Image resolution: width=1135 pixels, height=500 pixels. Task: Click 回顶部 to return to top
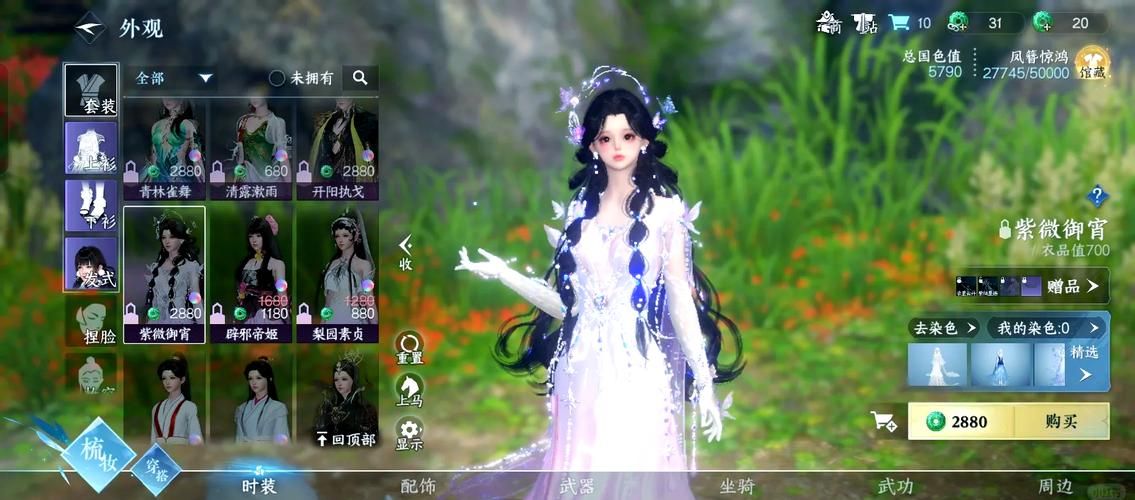click(346, 438)
